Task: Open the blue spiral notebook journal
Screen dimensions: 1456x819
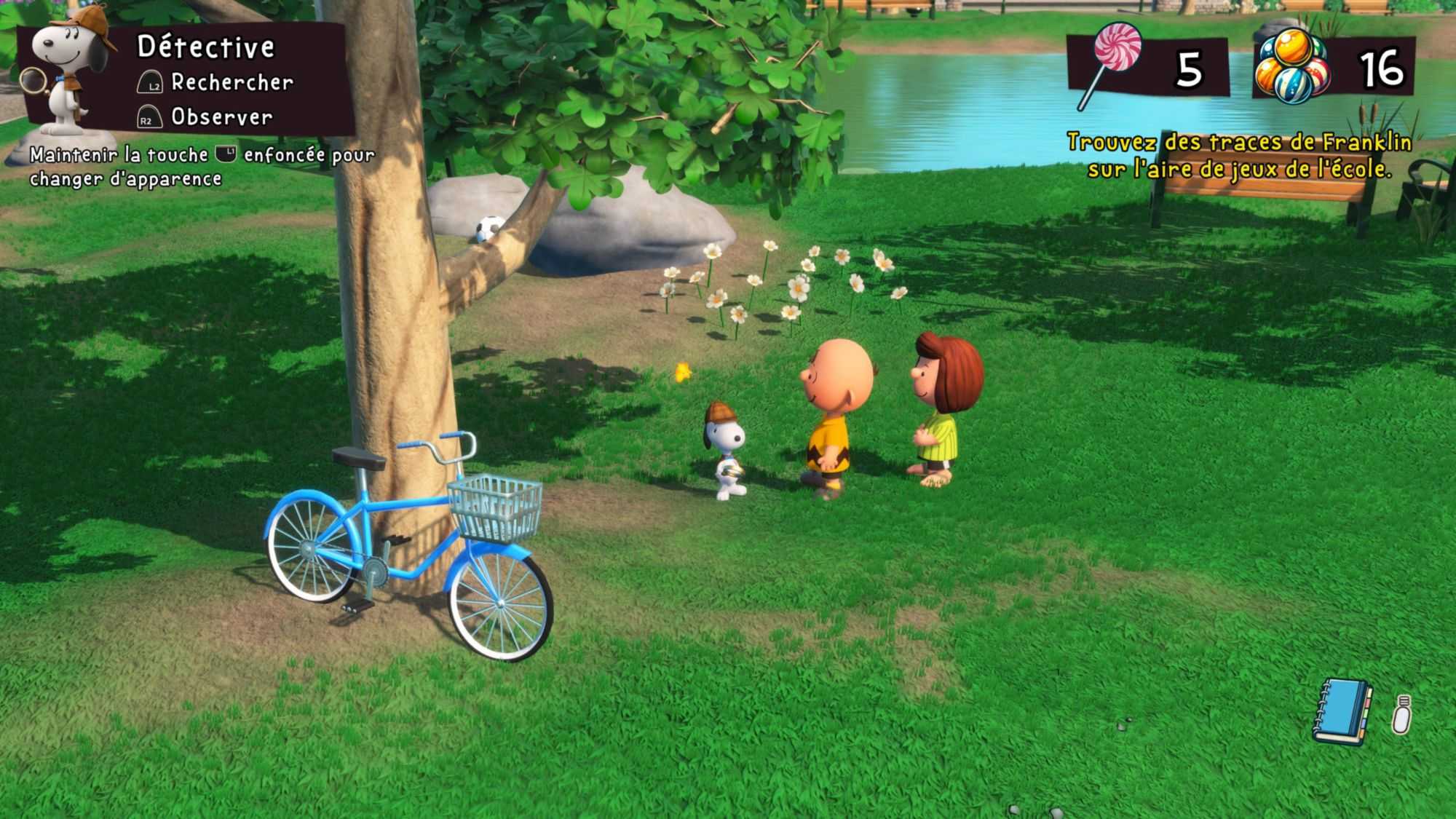Action: point(1342,712)
